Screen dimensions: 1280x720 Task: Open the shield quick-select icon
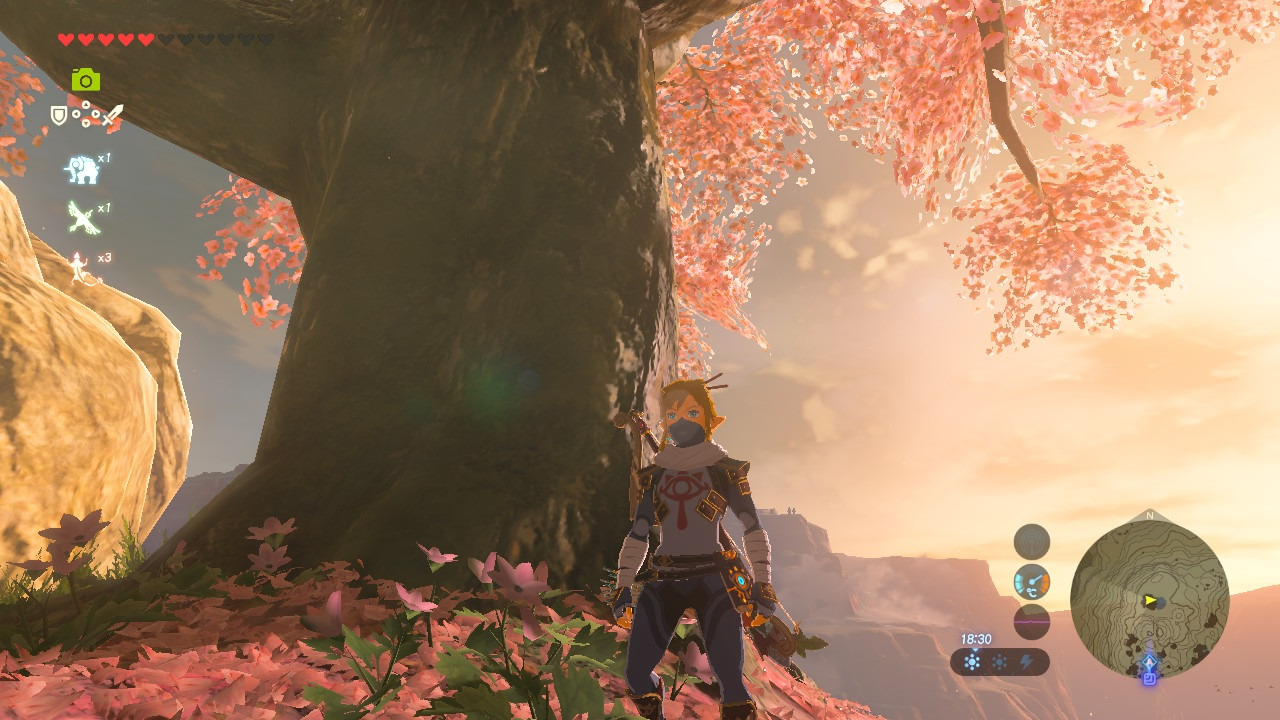point(59,116)
